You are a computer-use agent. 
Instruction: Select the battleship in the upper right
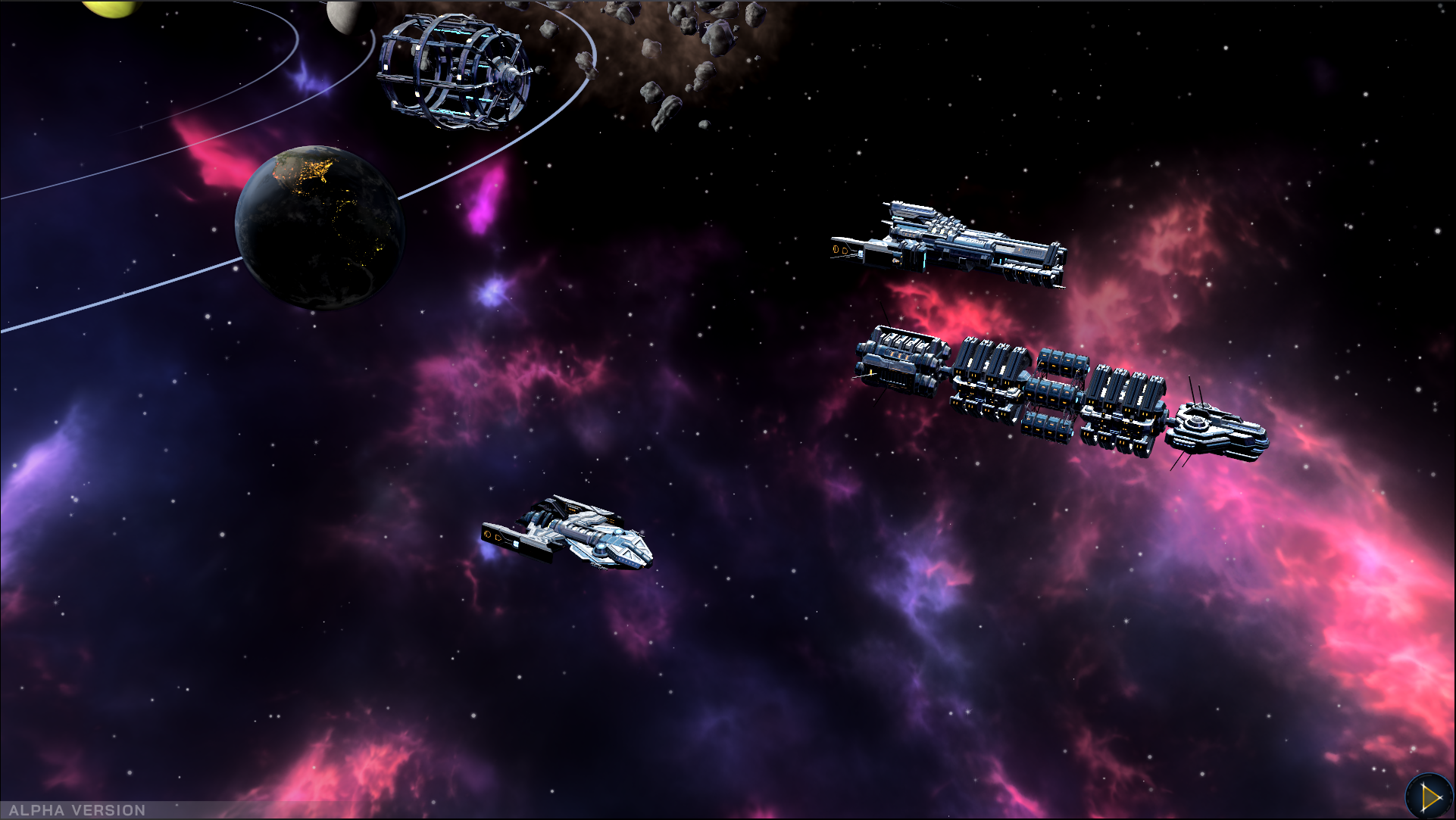pos(947,242)
